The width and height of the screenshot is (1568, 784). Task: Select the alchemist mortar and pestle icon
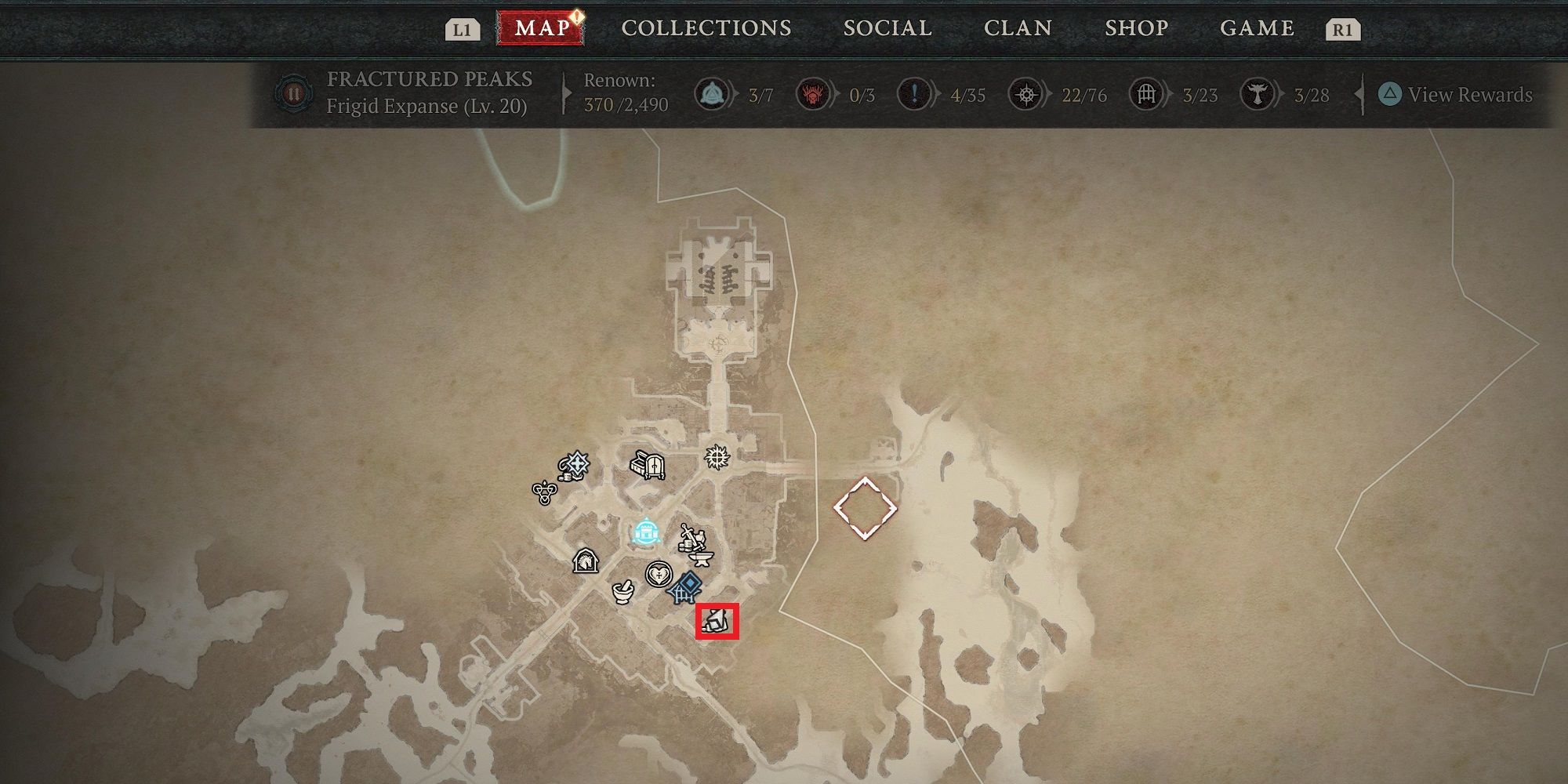(x=623, y=591)
